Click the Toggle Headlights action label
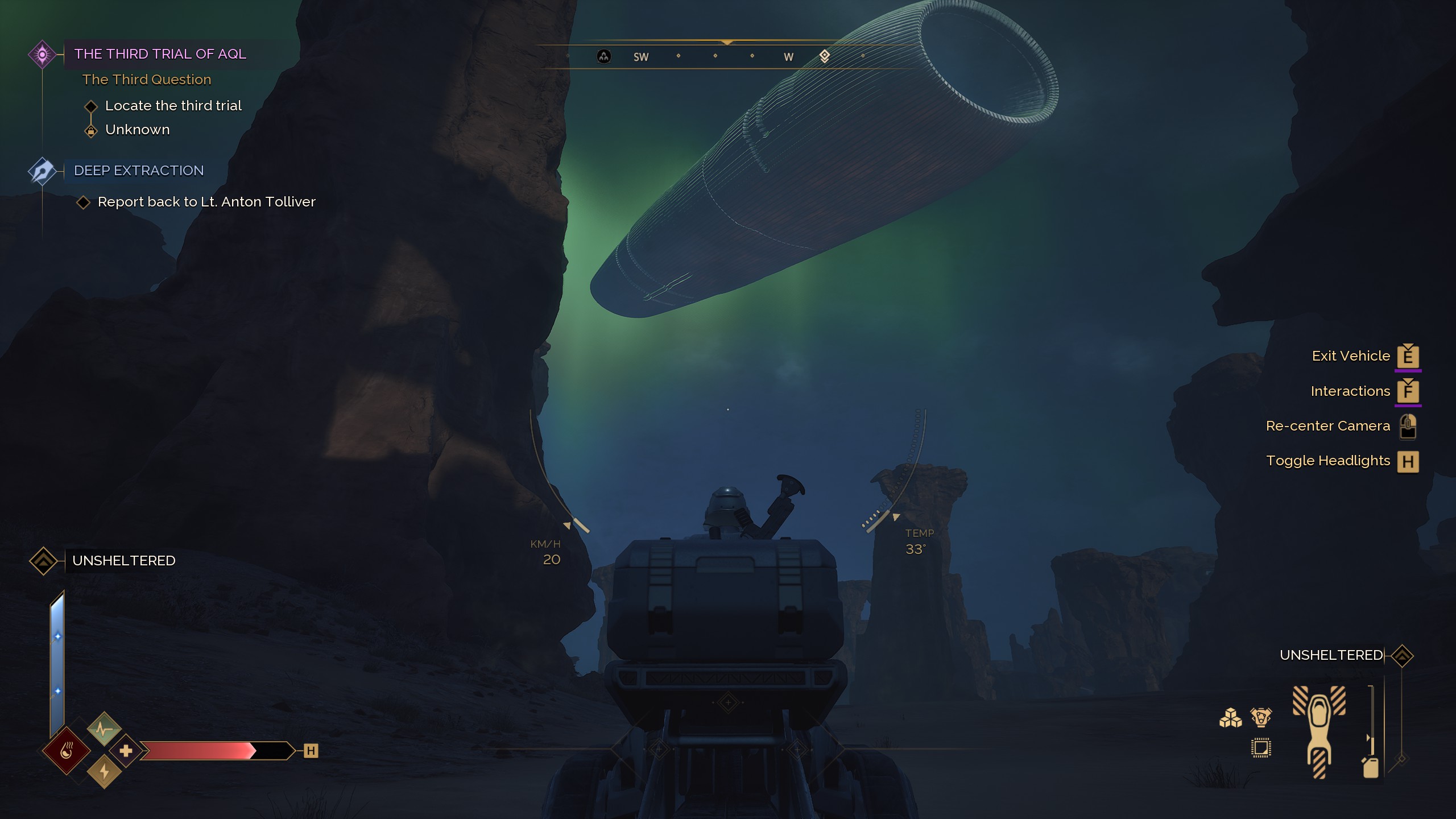1456x819 pixels. [x=1327, y=461]
